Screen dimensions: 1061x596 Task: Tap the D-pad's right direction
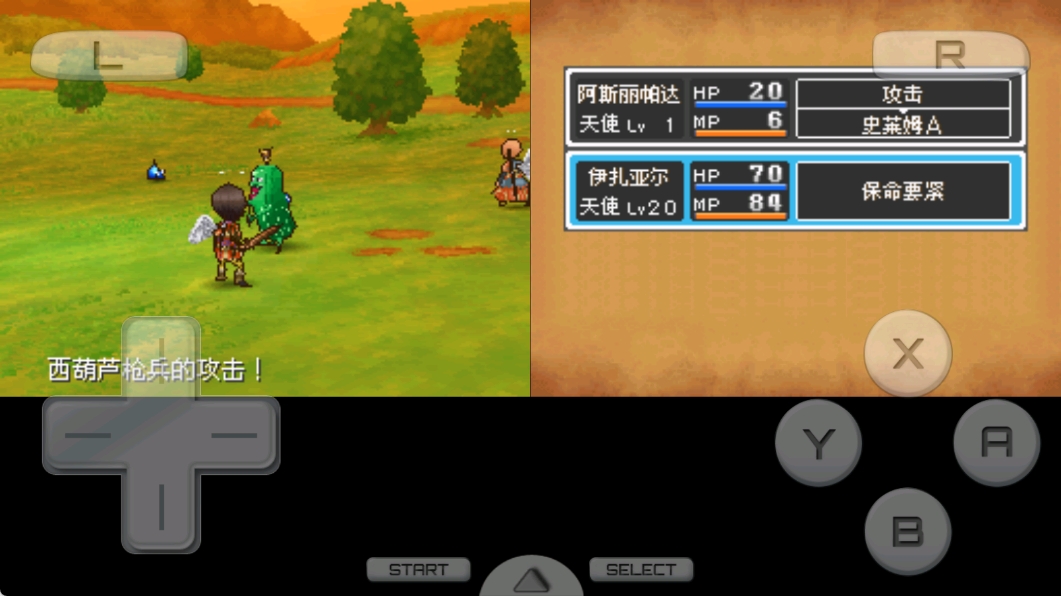click(x=238, y=436)
